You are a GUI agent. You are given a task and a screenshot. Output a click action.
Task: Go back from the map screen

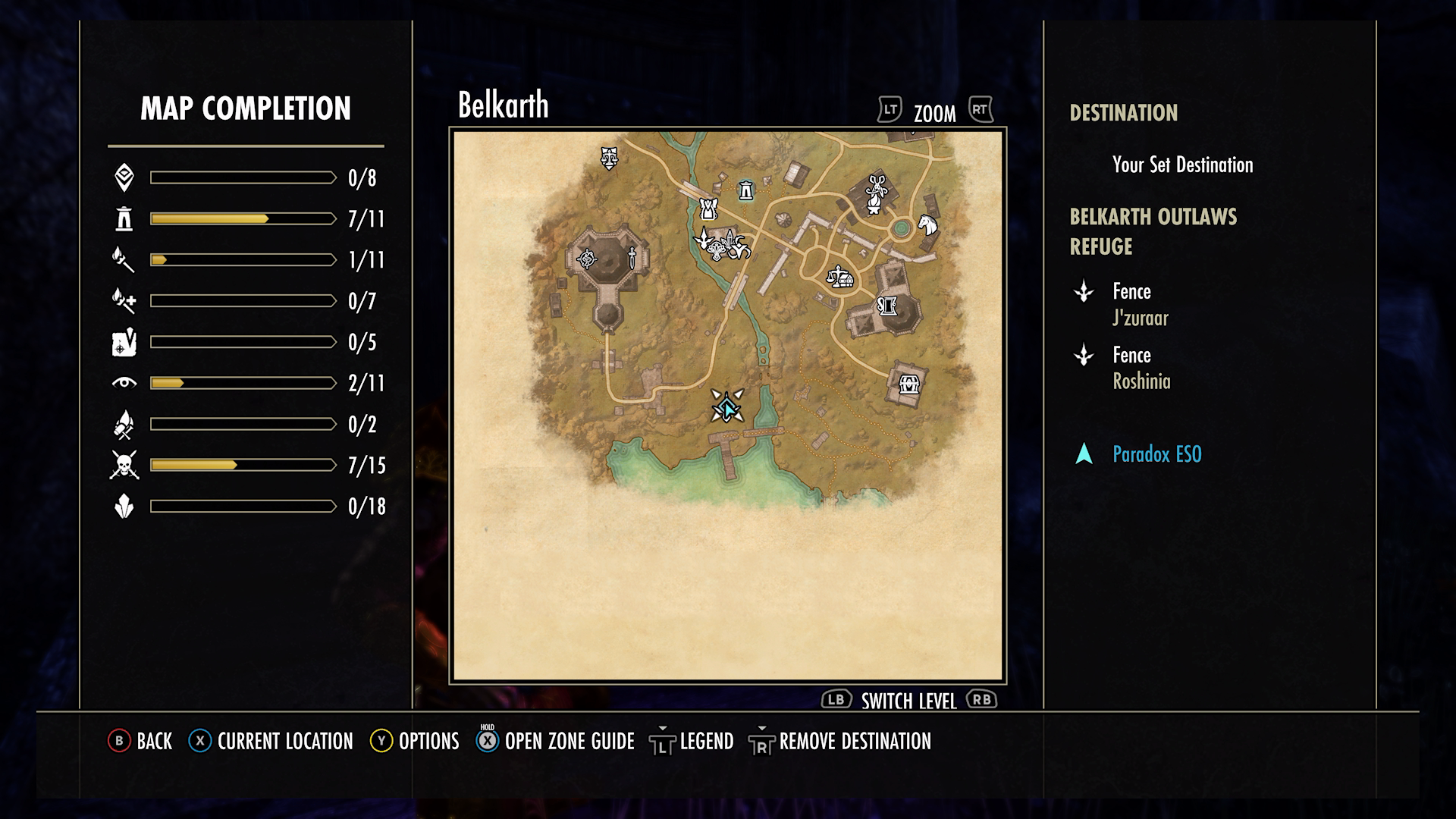(141, 741)
